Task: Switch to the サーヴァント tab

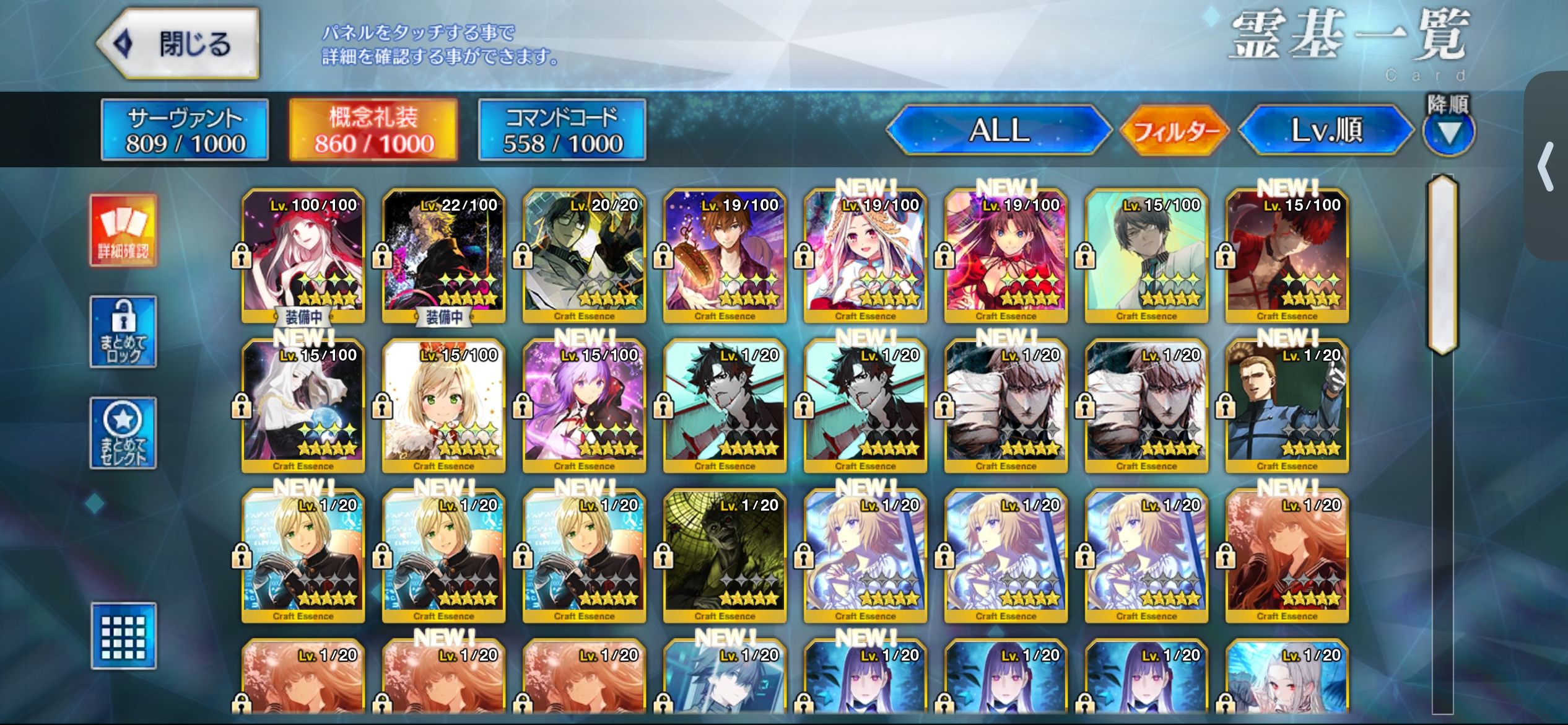Action: click(x=185, y=130)
